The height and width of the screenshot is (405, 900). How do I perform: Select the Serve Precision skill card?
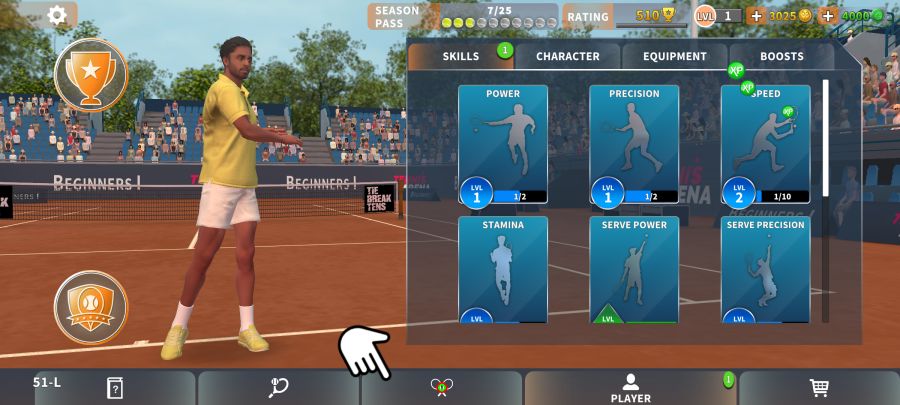(x=765, y=270)
